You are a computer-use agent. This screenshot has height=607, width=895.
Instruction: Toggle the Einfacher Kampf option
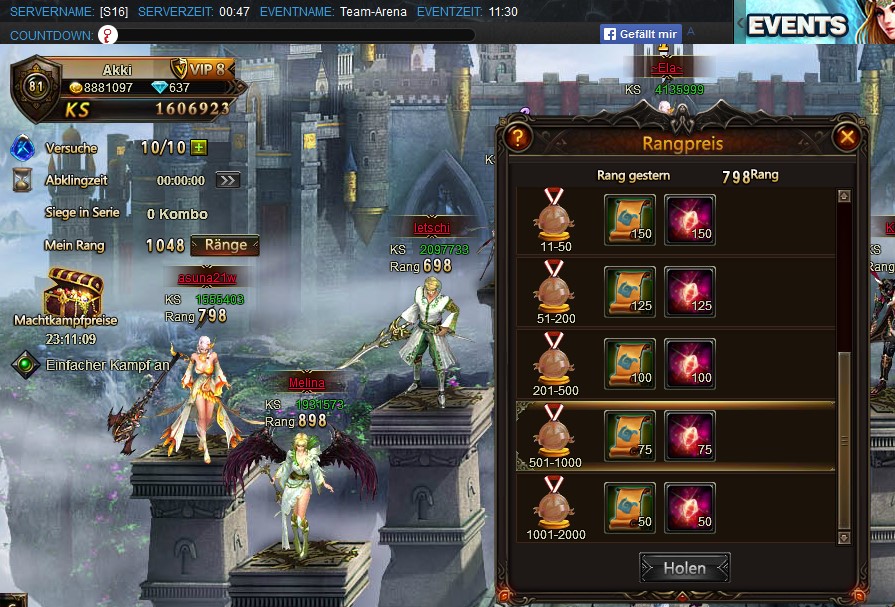(x=25, y=365)
